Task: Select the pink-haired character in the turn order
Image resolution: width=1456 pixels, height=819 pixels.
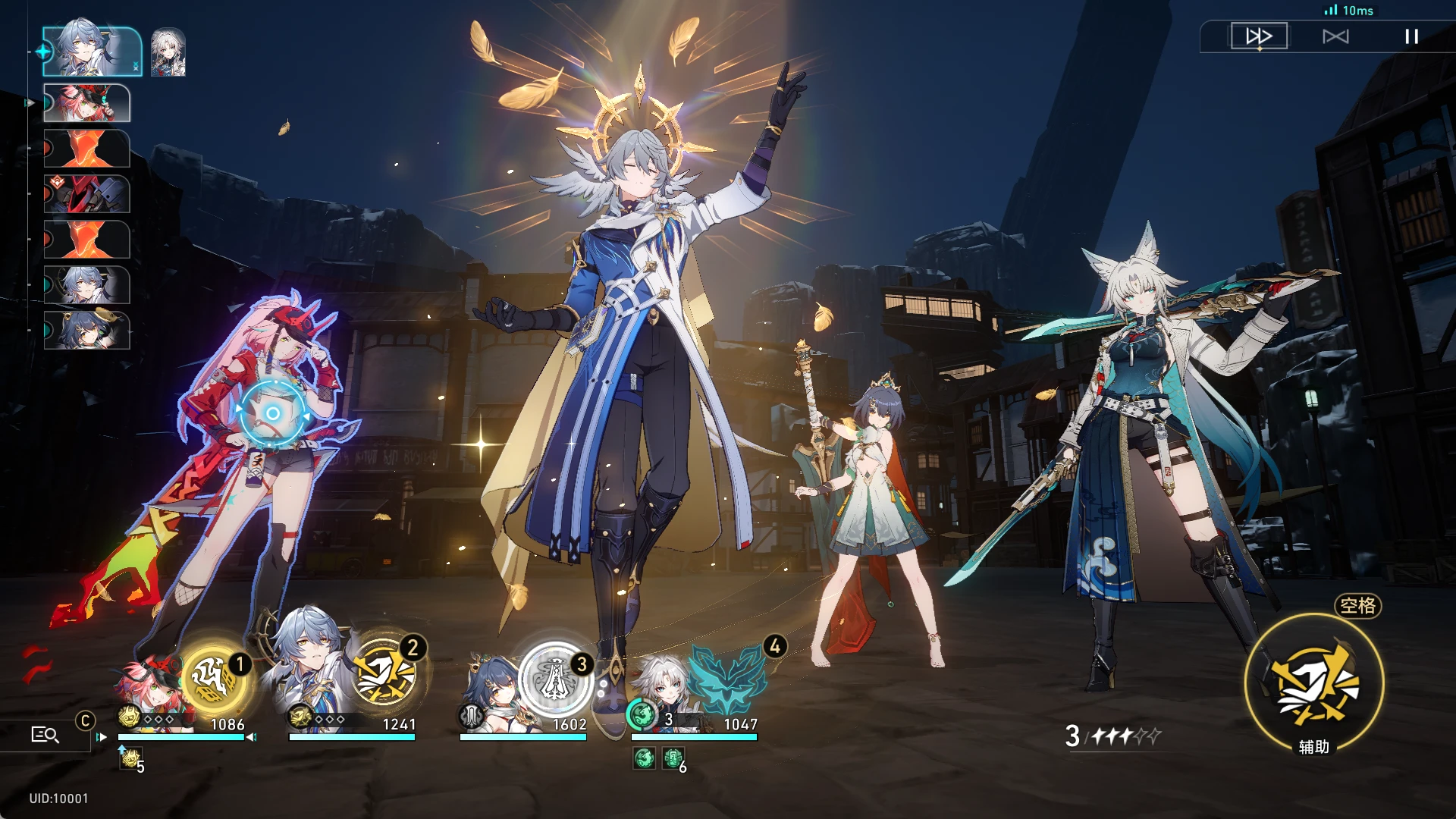Action: click(87, 103)
